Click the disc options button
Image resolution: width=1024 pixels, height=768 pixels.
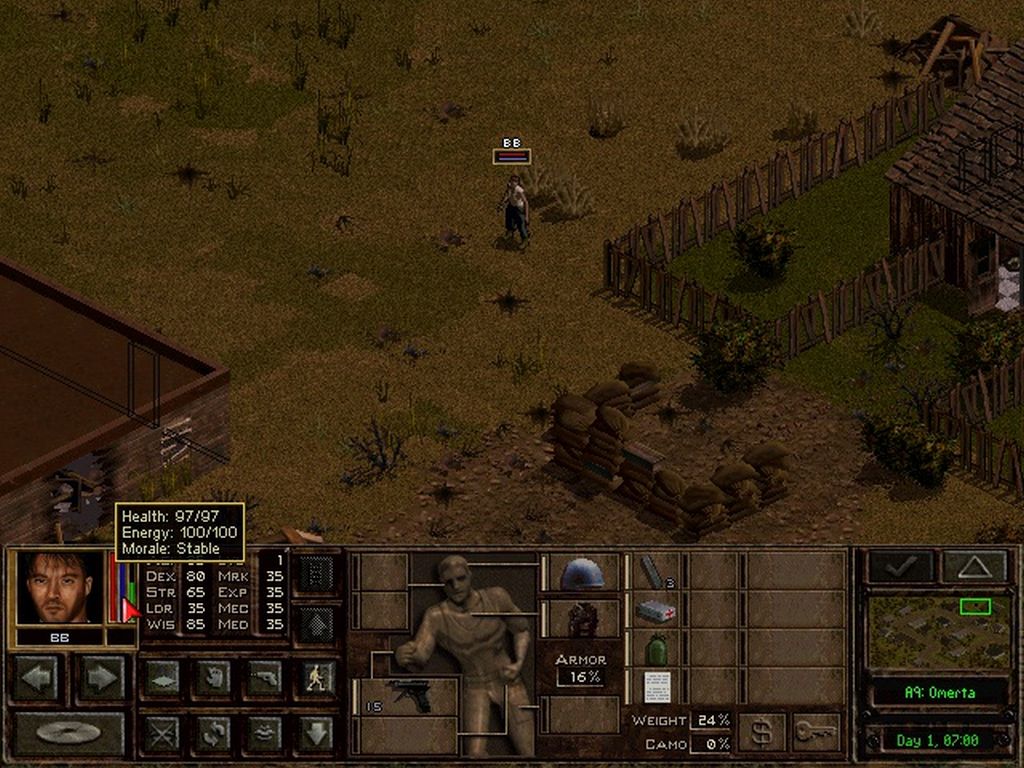[68, 733]
